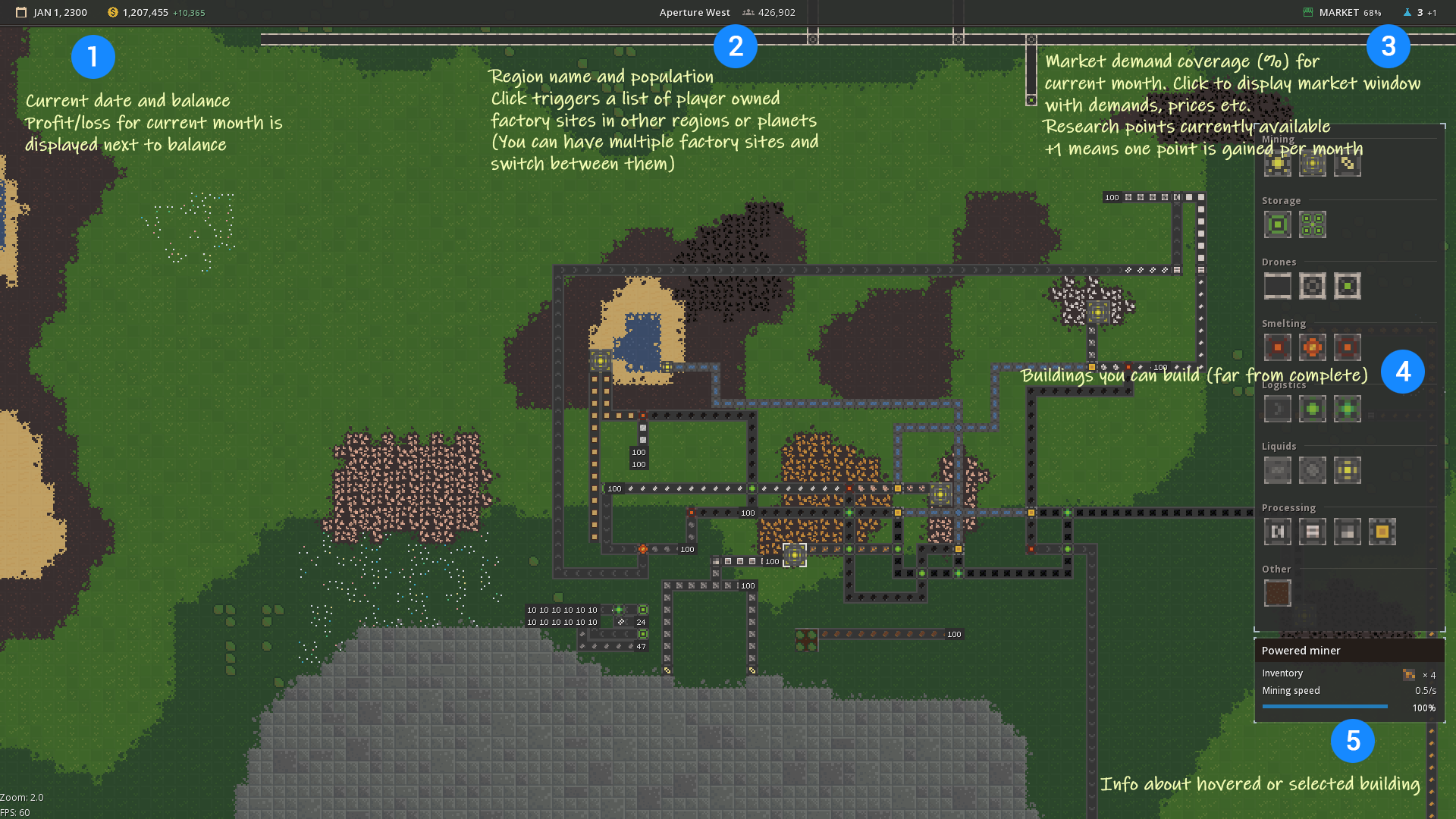The height and width of the screenshot is (819, 1456).
Task: Select the dirt building under Other
Action: (x=1278, y=592)
